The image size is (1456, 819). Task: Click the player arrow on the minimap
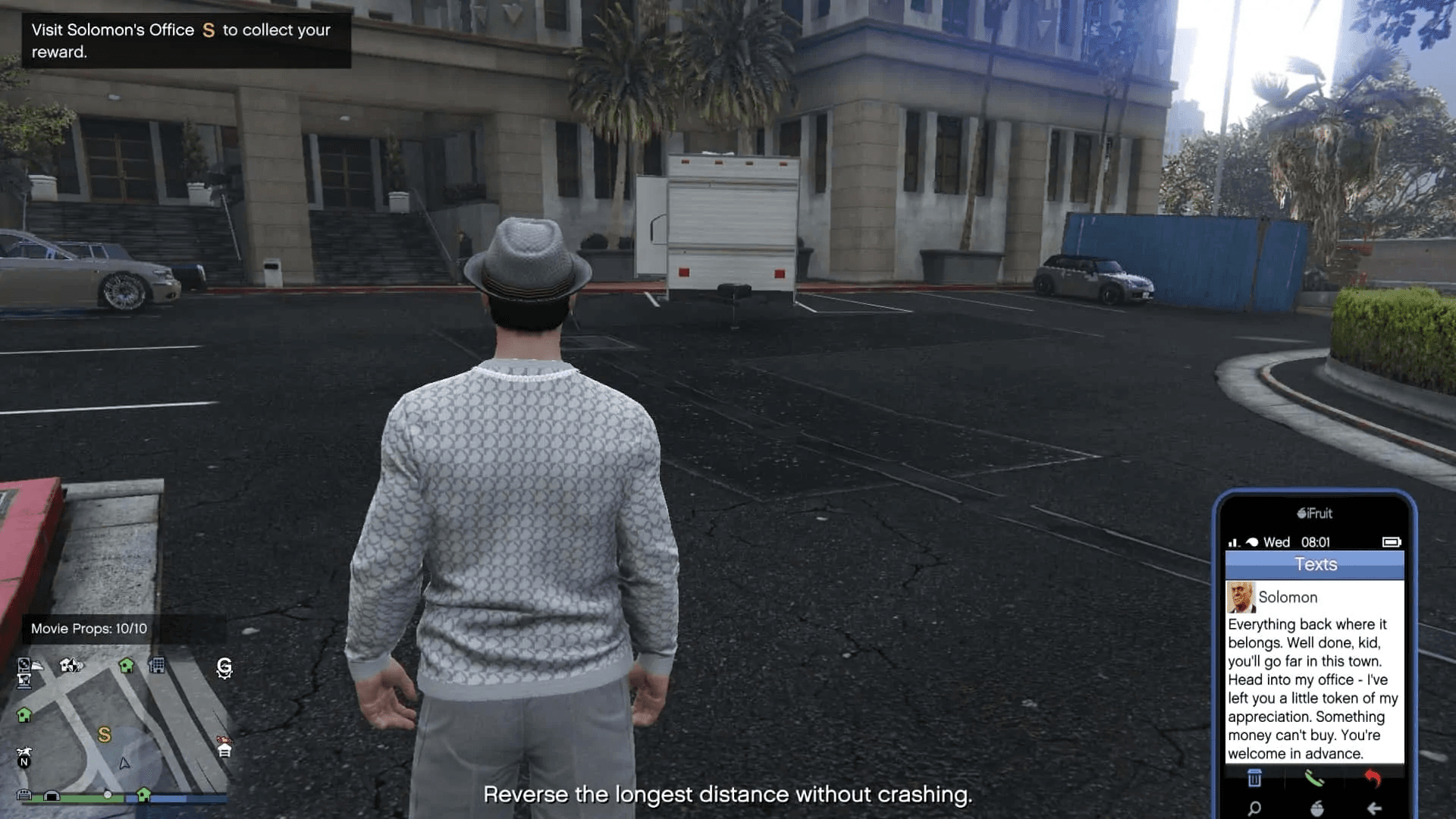tap(124, 763)
